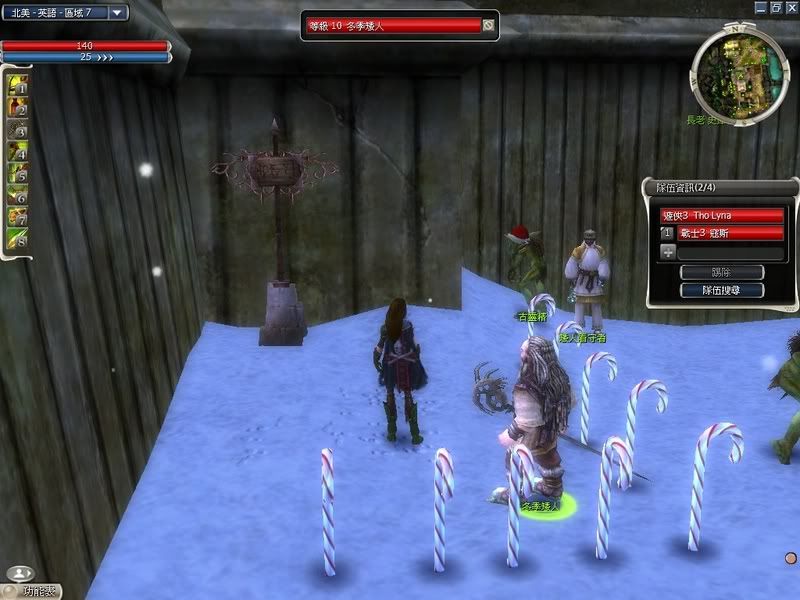
Task: Activate skill slot 4
Action: coord(18,152)
